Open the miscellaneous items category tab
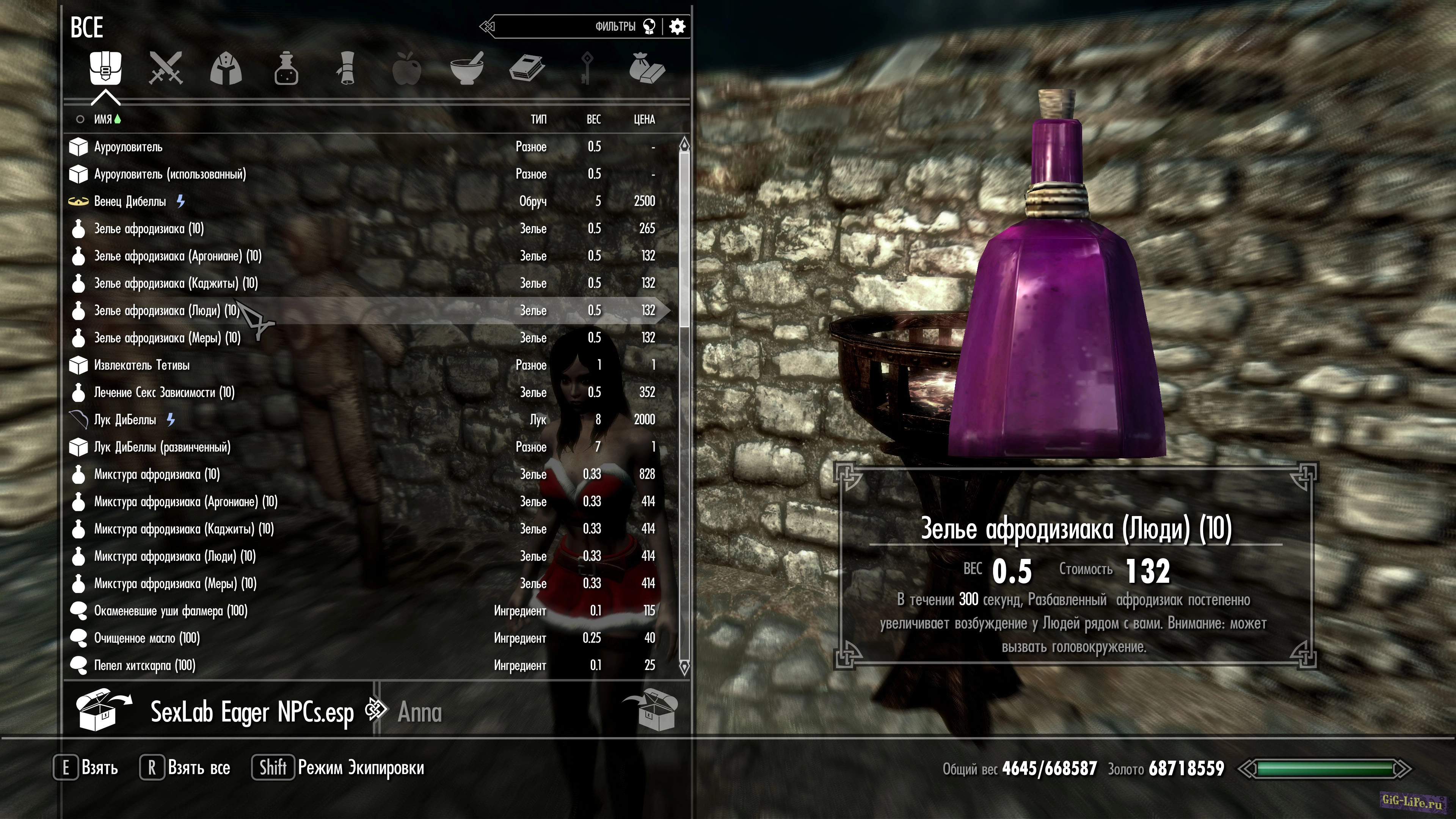The image size is (1456, 819). 647,69
